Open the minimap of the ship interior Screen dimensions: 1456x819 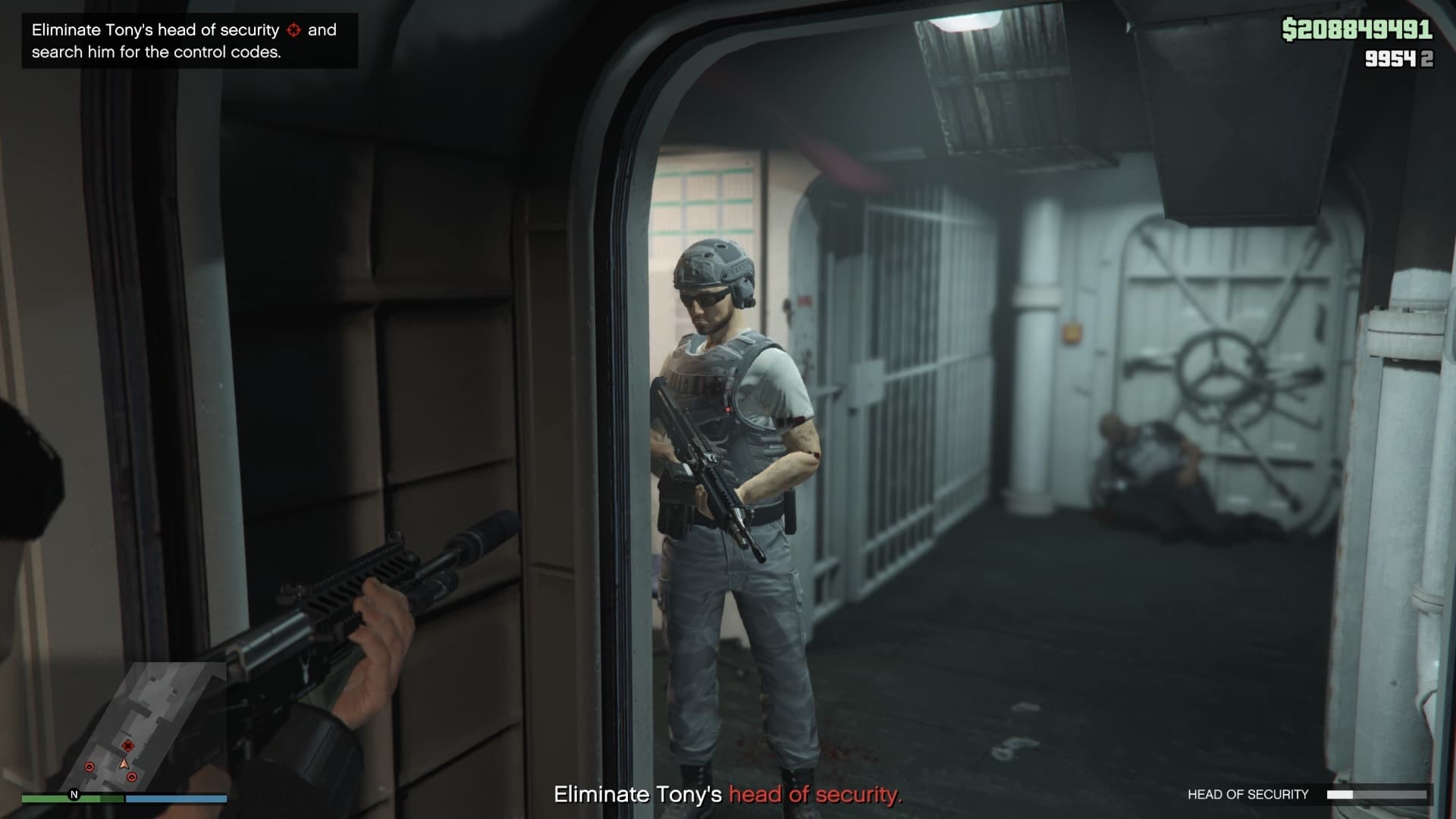pyautogui.click(x=125, y=726)
